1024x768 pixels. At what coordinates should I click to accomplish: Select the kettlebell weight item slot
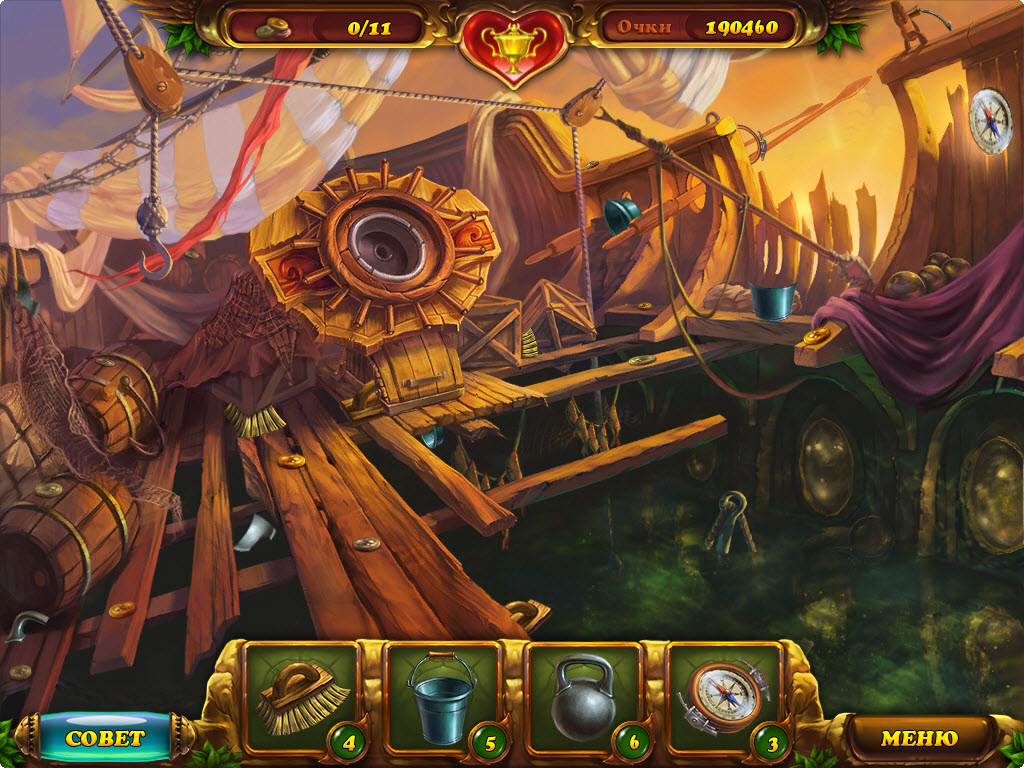point(584,696)
